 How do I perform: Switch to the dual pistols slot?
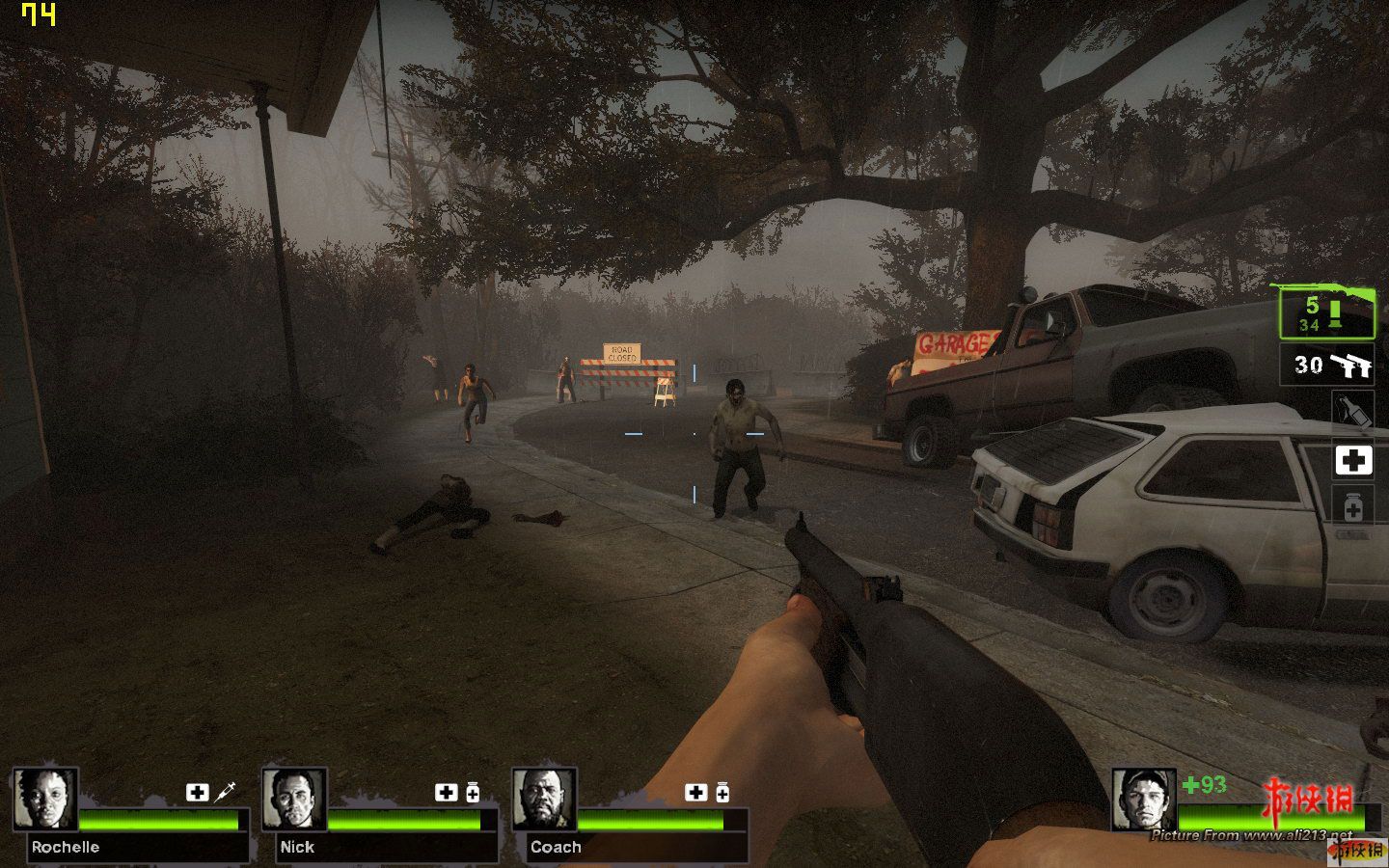[x=1326, y=366]
